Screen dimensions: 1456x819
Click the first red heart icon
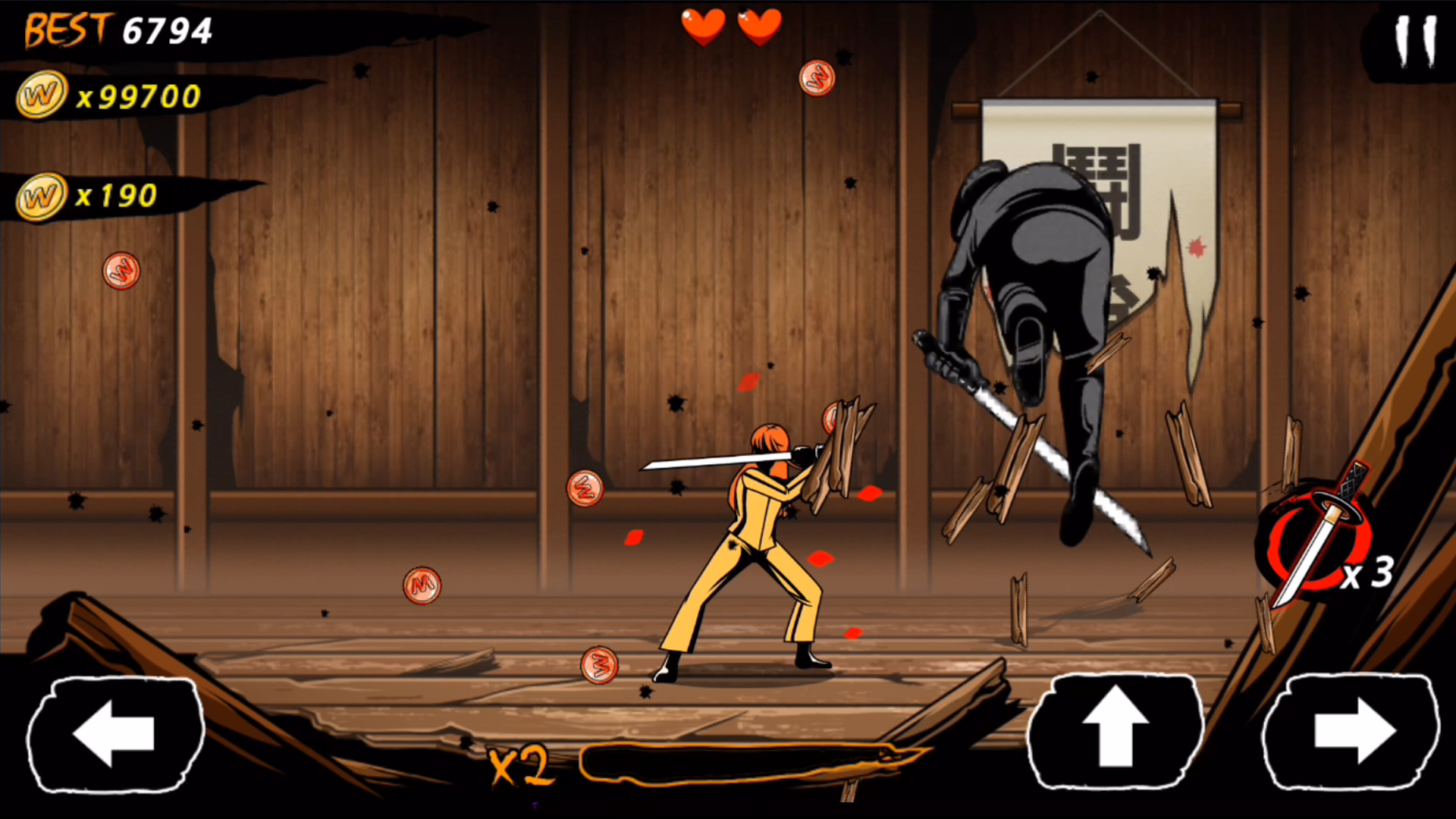coord(704,27)
